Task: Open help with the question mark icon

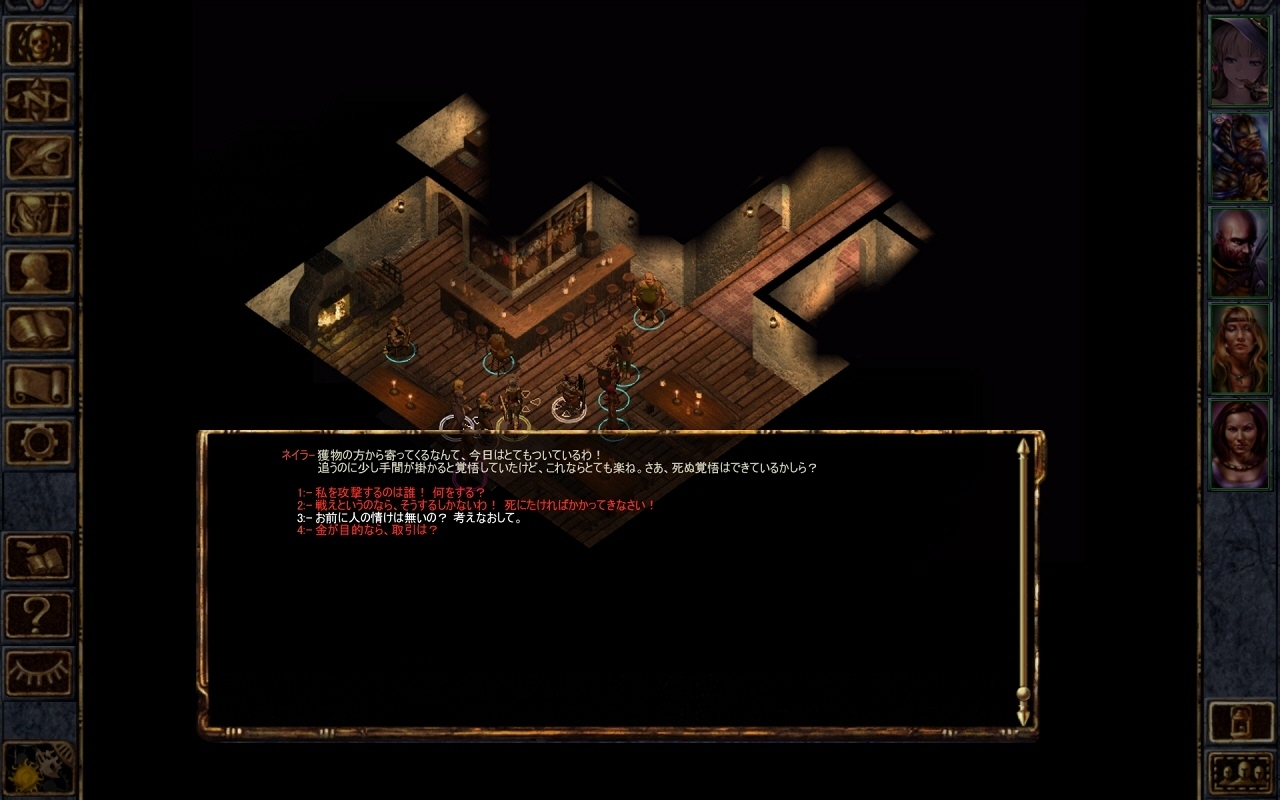Action: 39,614
